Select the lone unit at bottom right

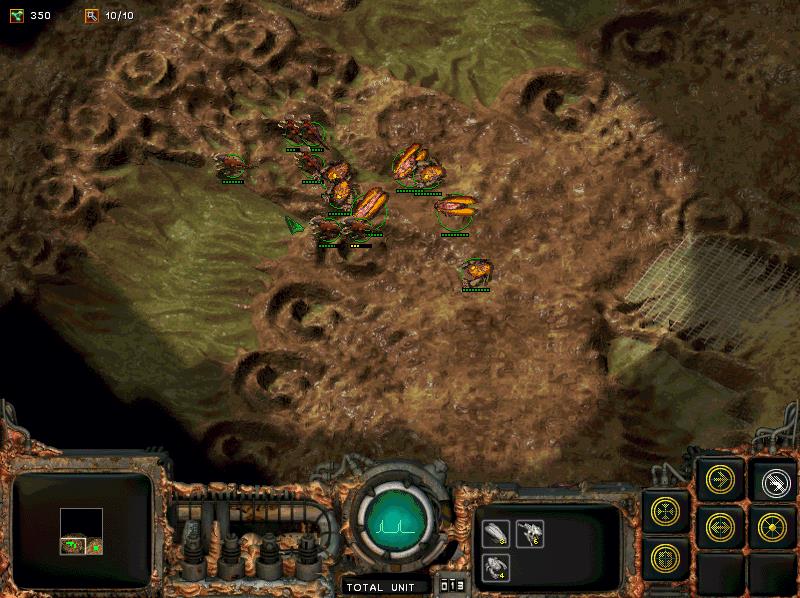coord(476,271)
